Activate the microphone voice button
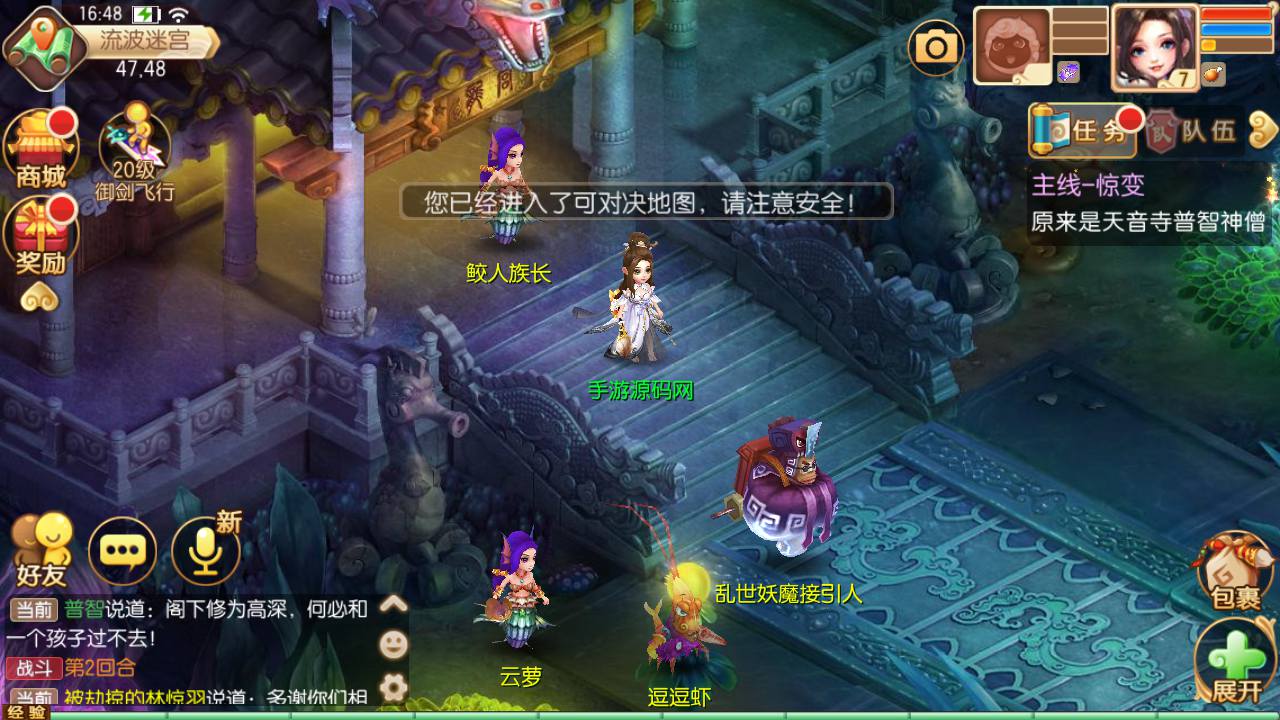 [205, 550]
